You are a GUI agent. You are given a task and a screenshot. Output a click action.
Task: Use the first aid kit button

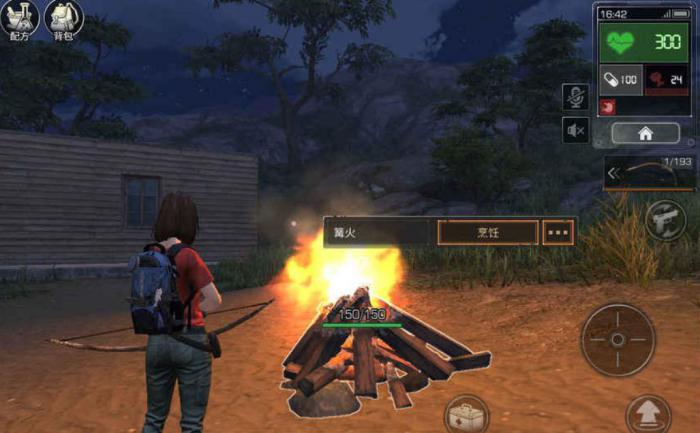466,414
